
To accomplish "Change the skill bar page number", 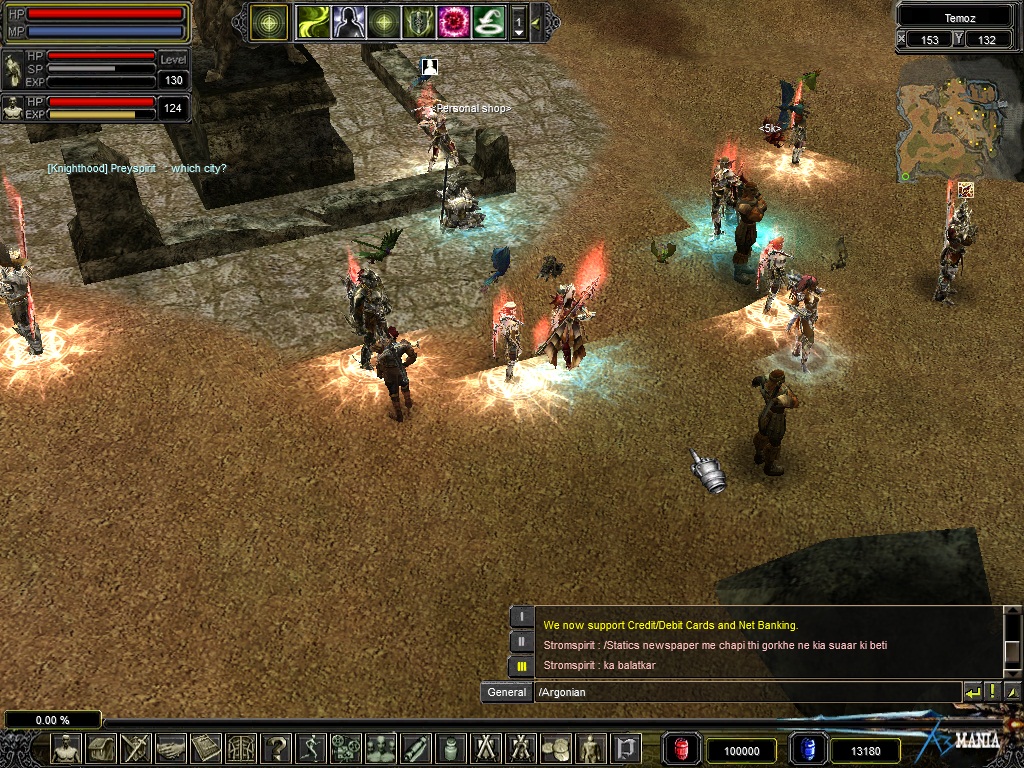I will click(518, 21).
